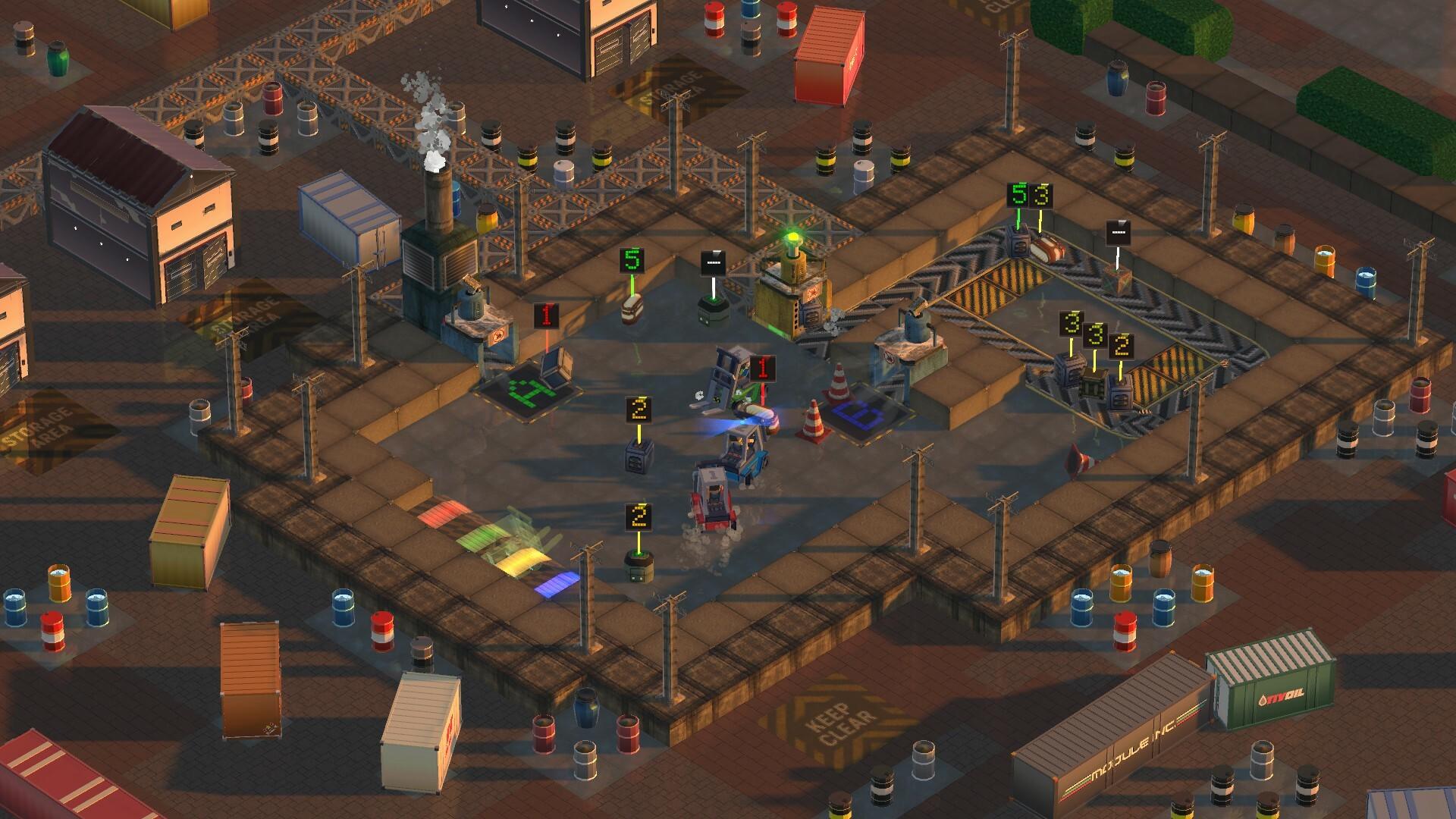Click the yellow "5" sign near the delivery bot
Screen dimensions: 1456x819
630,262
